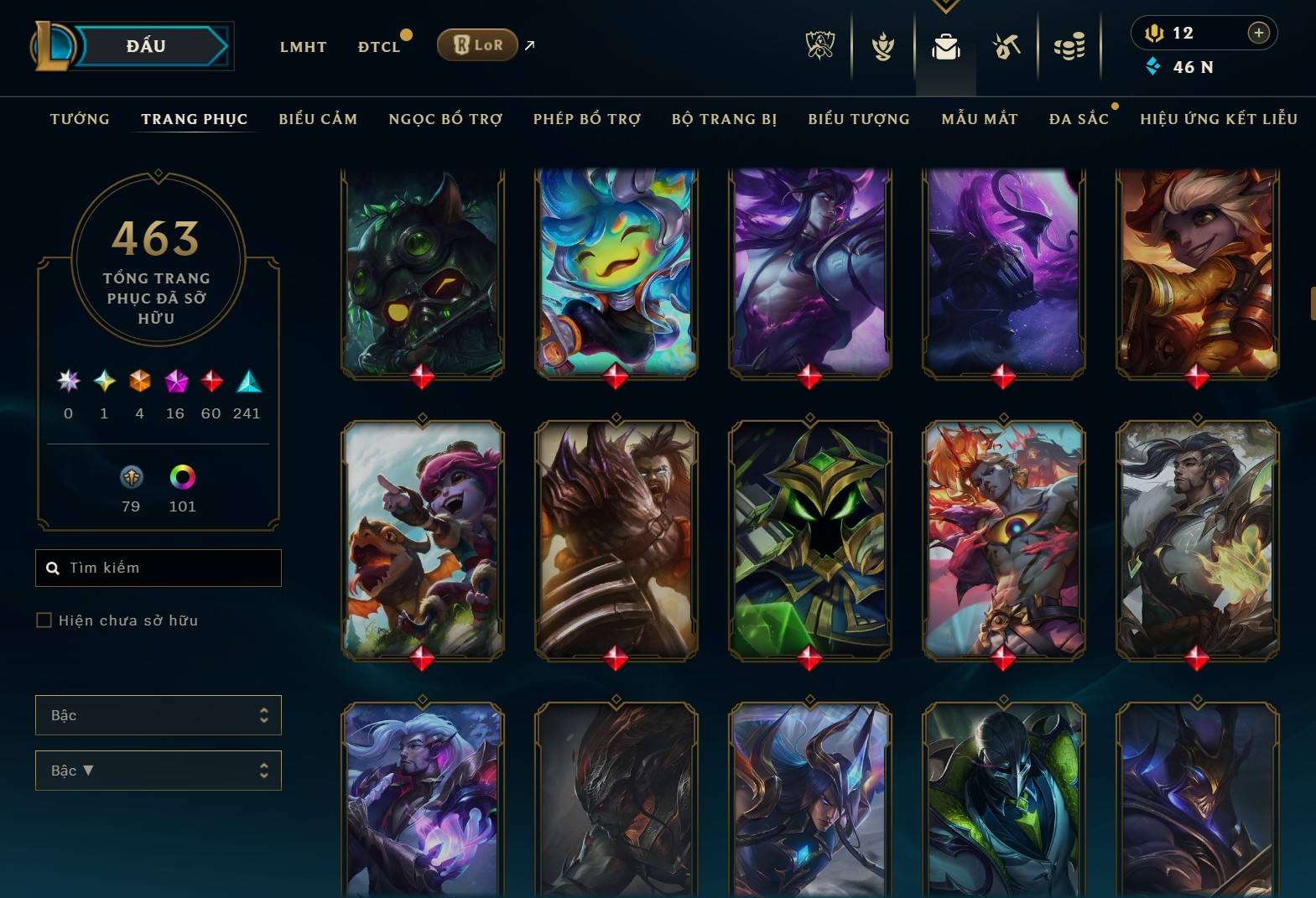Screen dimensions: 1316x898
Task: Click inside the Tìm kiếm search field
Action: (x=159, y=568)
